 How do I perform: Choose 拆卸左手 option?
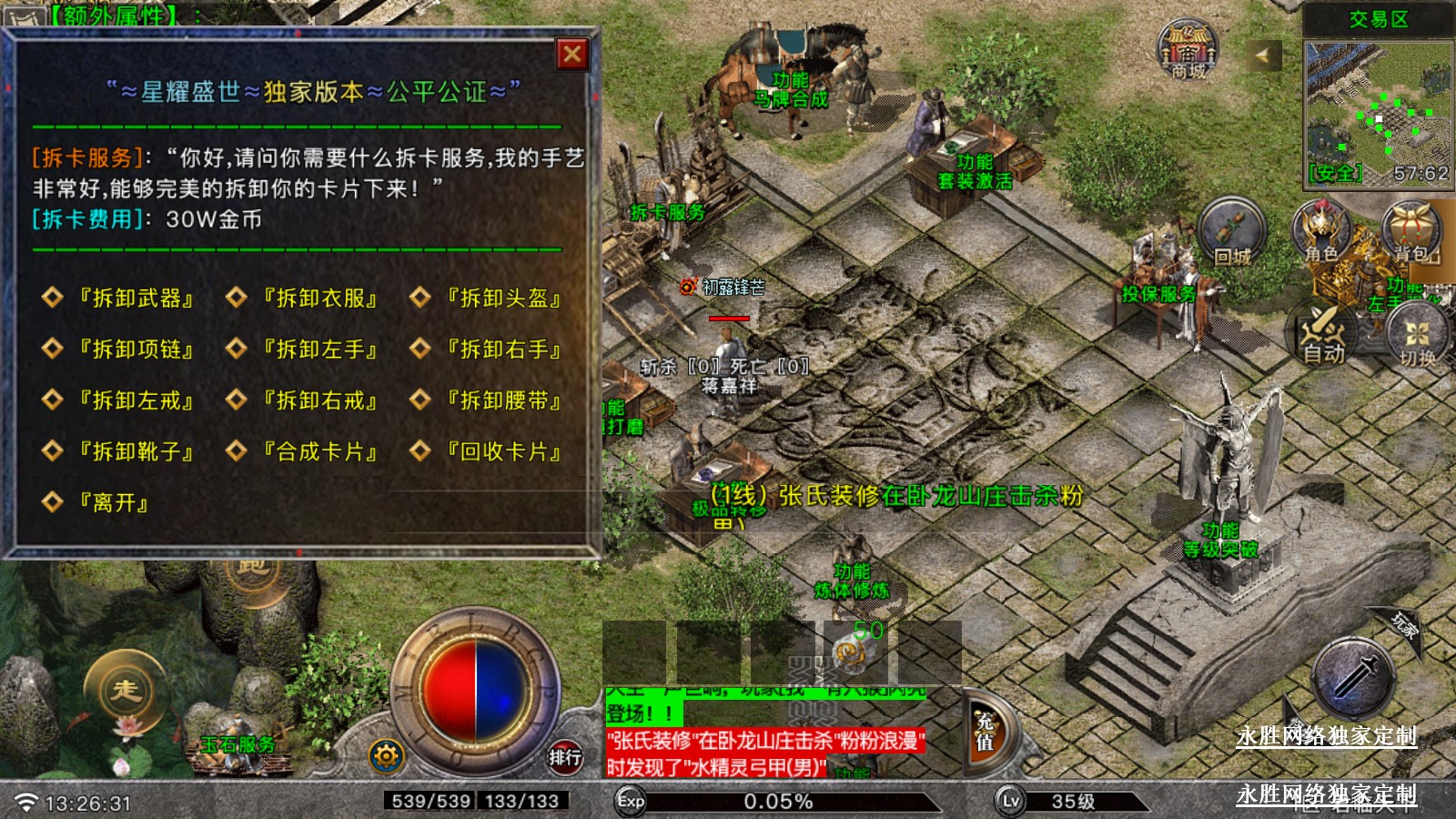319,349
